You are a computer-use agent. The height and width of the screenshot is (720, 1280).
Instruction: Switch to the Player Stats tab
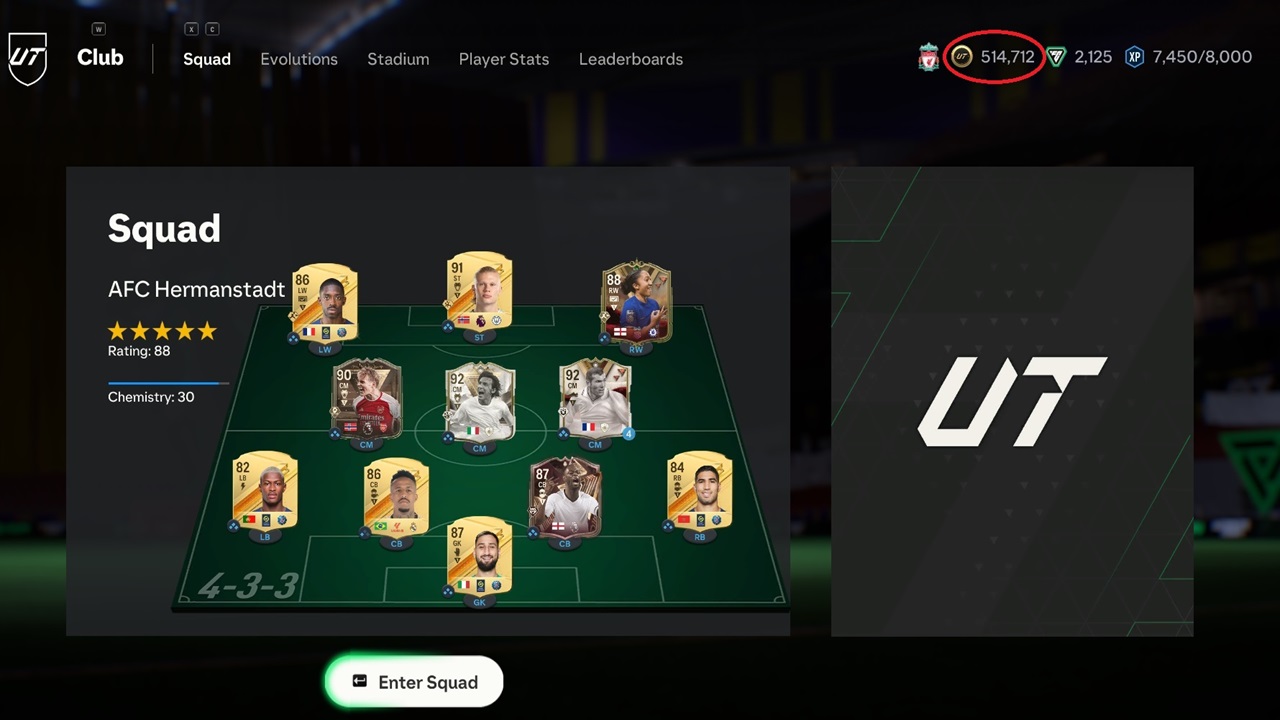504,59
